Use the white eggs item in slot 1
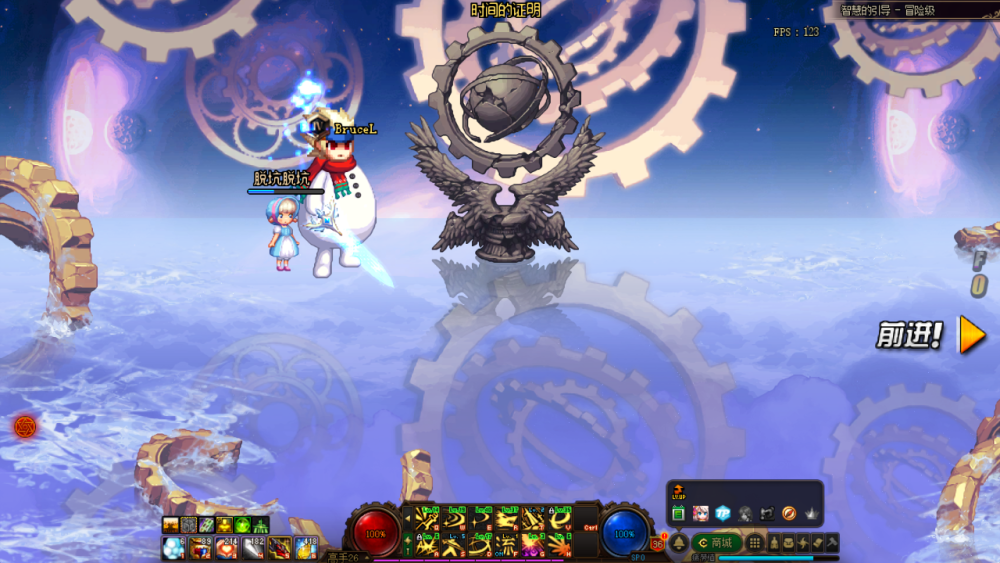 click(173, 548)
